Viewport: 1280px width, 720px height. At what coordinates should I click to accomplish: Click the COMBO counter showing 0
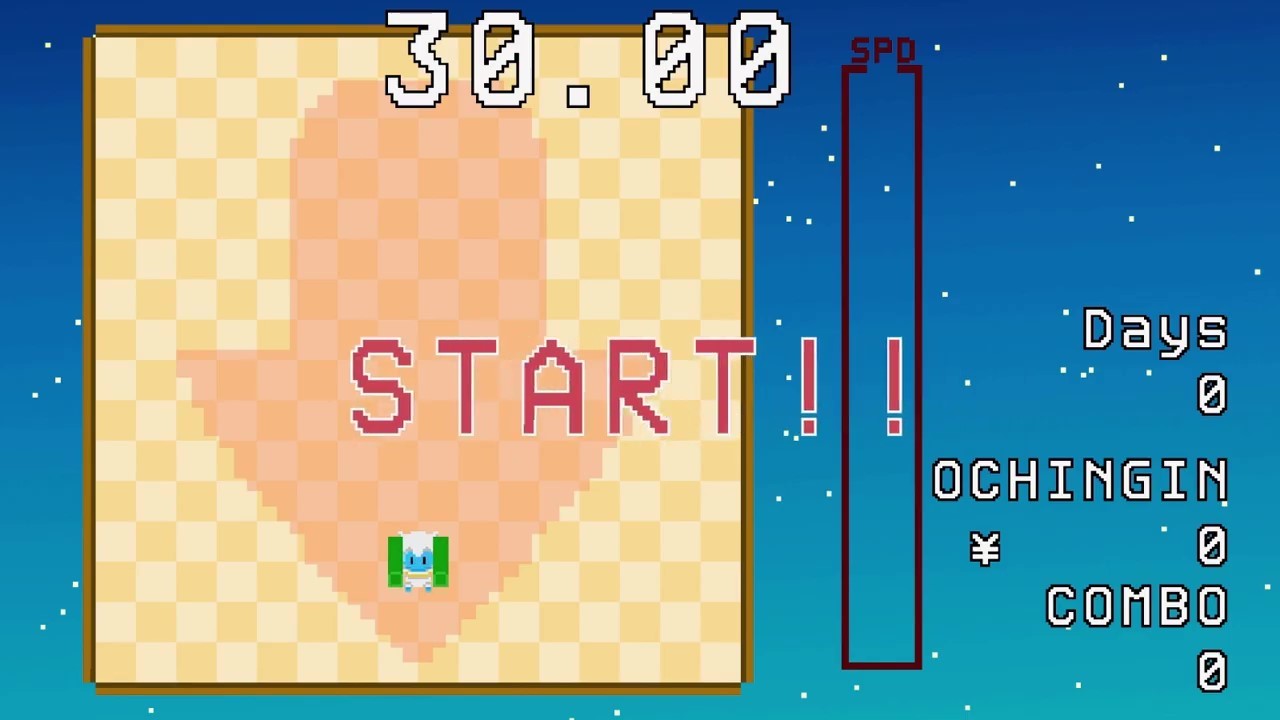1212,672
